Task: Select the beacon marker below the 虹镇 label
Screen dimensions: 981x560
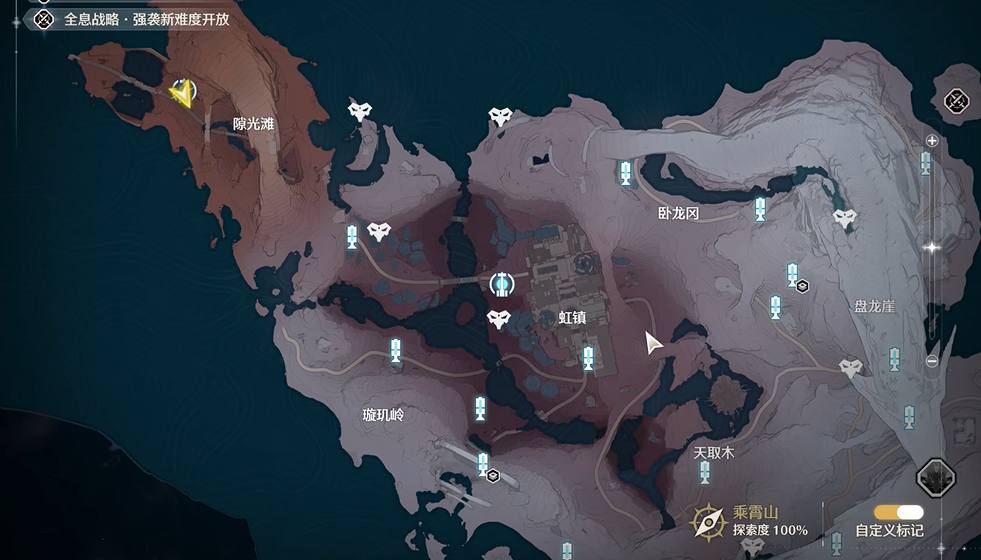Action: click(x=589, y=357)
